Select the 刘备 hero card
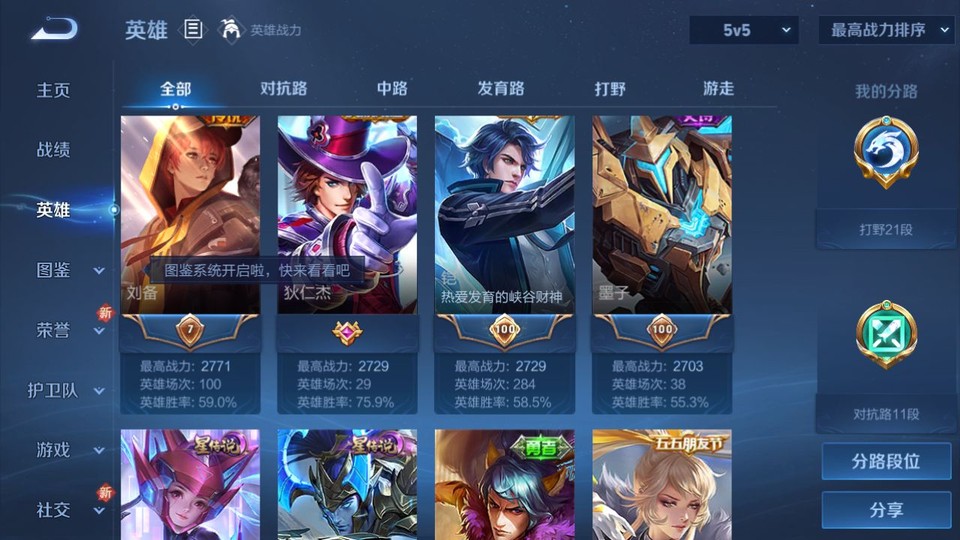This screenshot has width=960, height=540. pos(190,215)
